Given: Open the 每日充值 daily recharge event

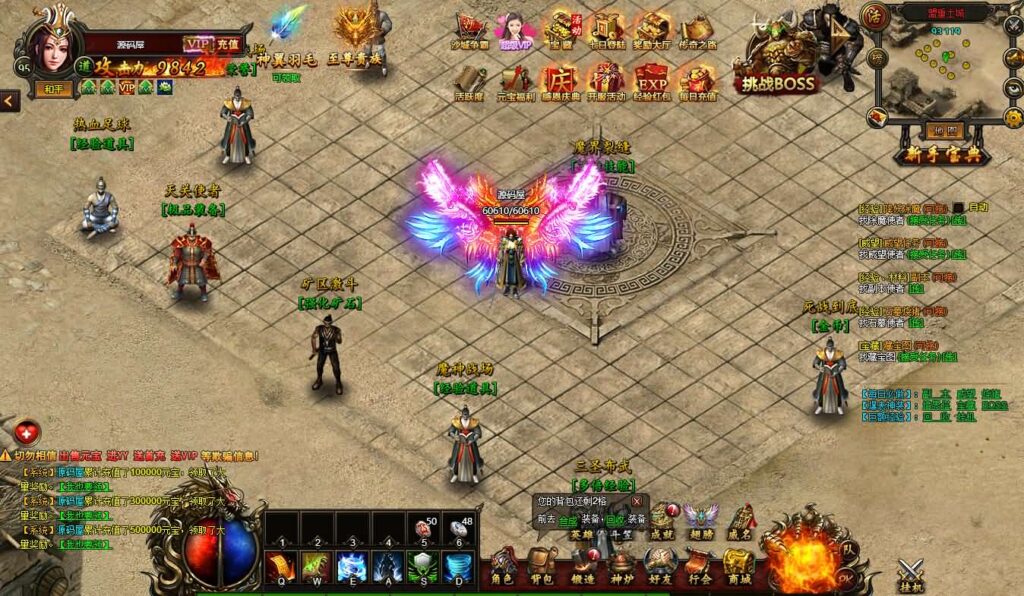Looking at the screenshot, I should point(698,80).
